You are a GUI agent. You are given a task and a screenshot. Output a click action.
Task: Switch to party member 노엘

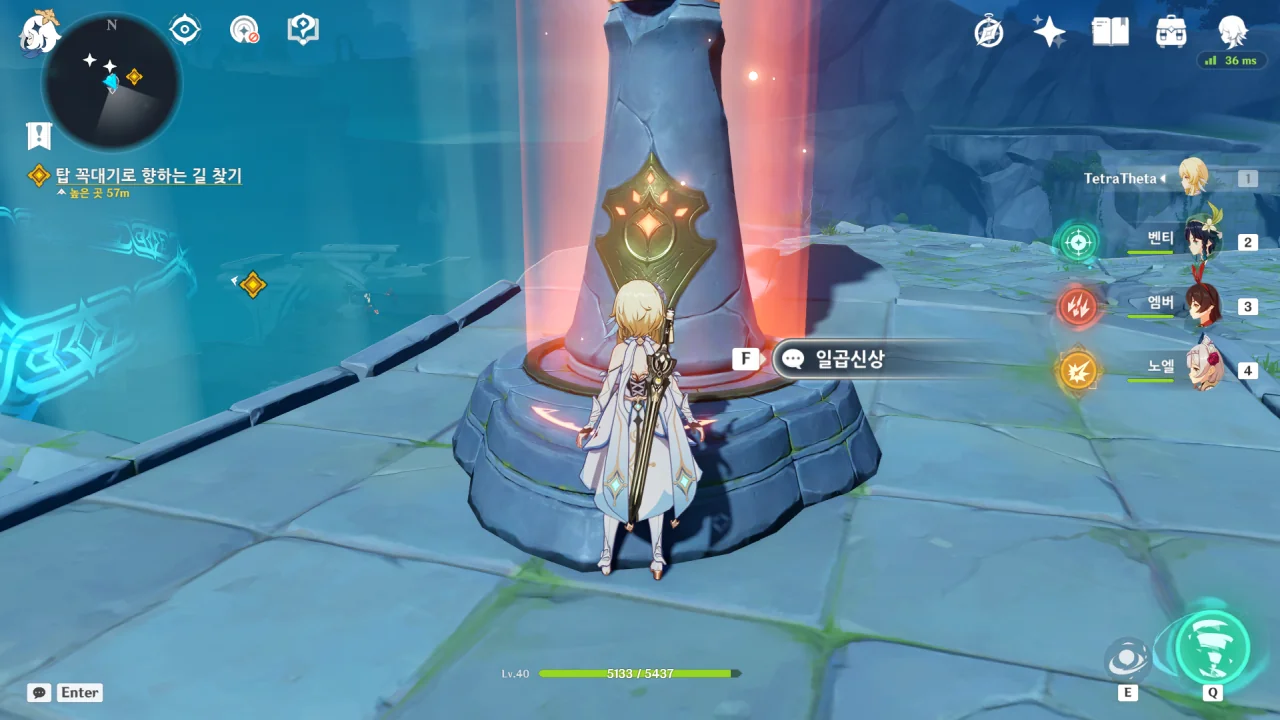point(1203,369)
